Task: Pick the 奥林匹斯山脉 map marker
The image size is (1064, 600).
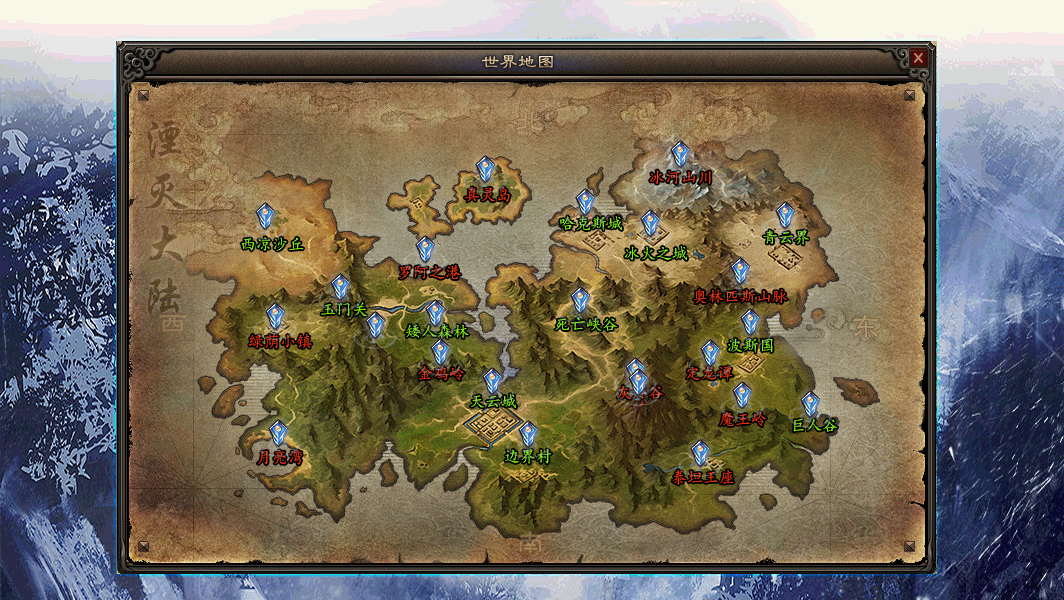Action: click(x=740, y=271)
